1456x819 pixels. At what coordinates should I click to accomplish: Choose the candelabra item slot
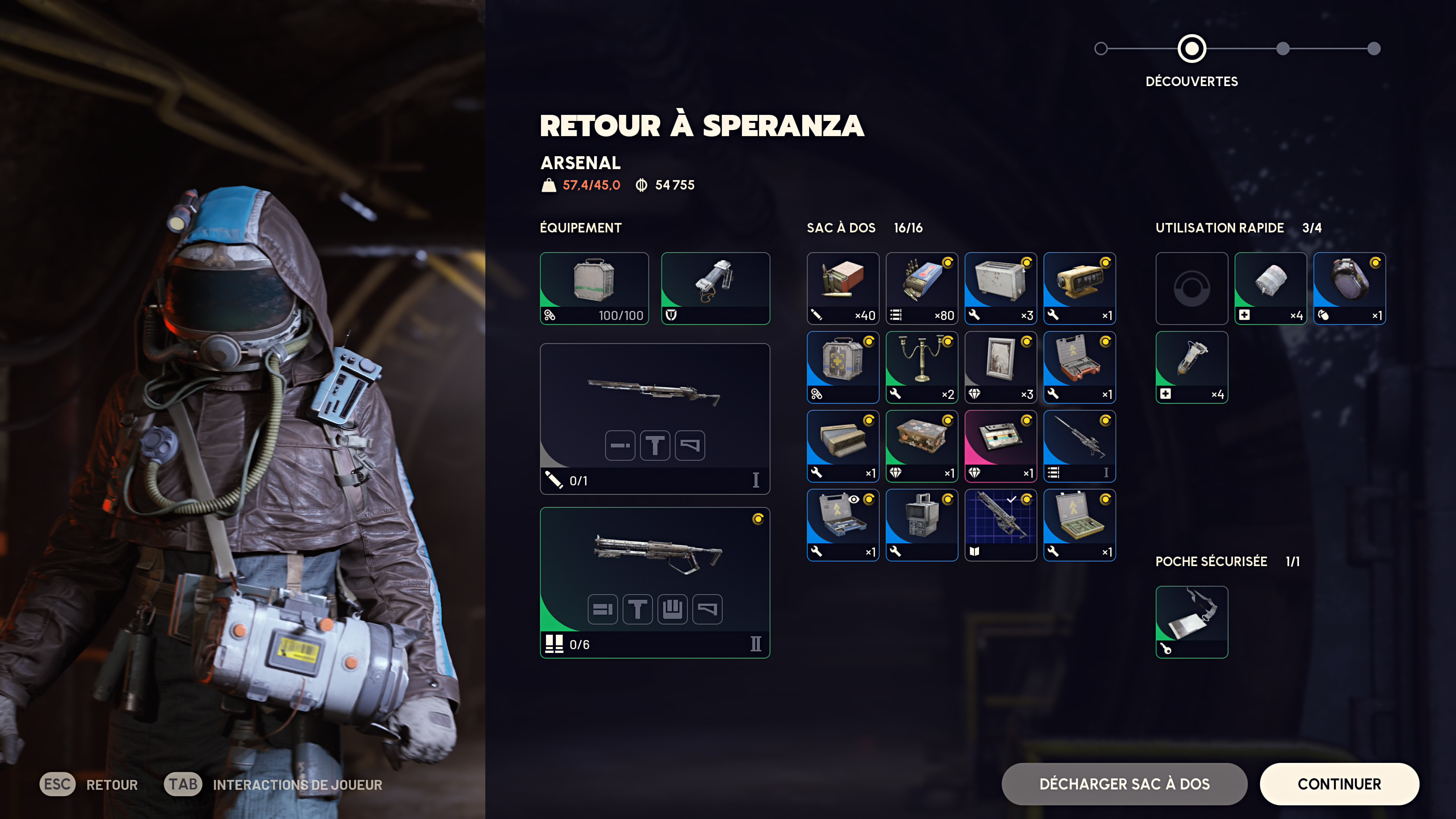[921, 367]
